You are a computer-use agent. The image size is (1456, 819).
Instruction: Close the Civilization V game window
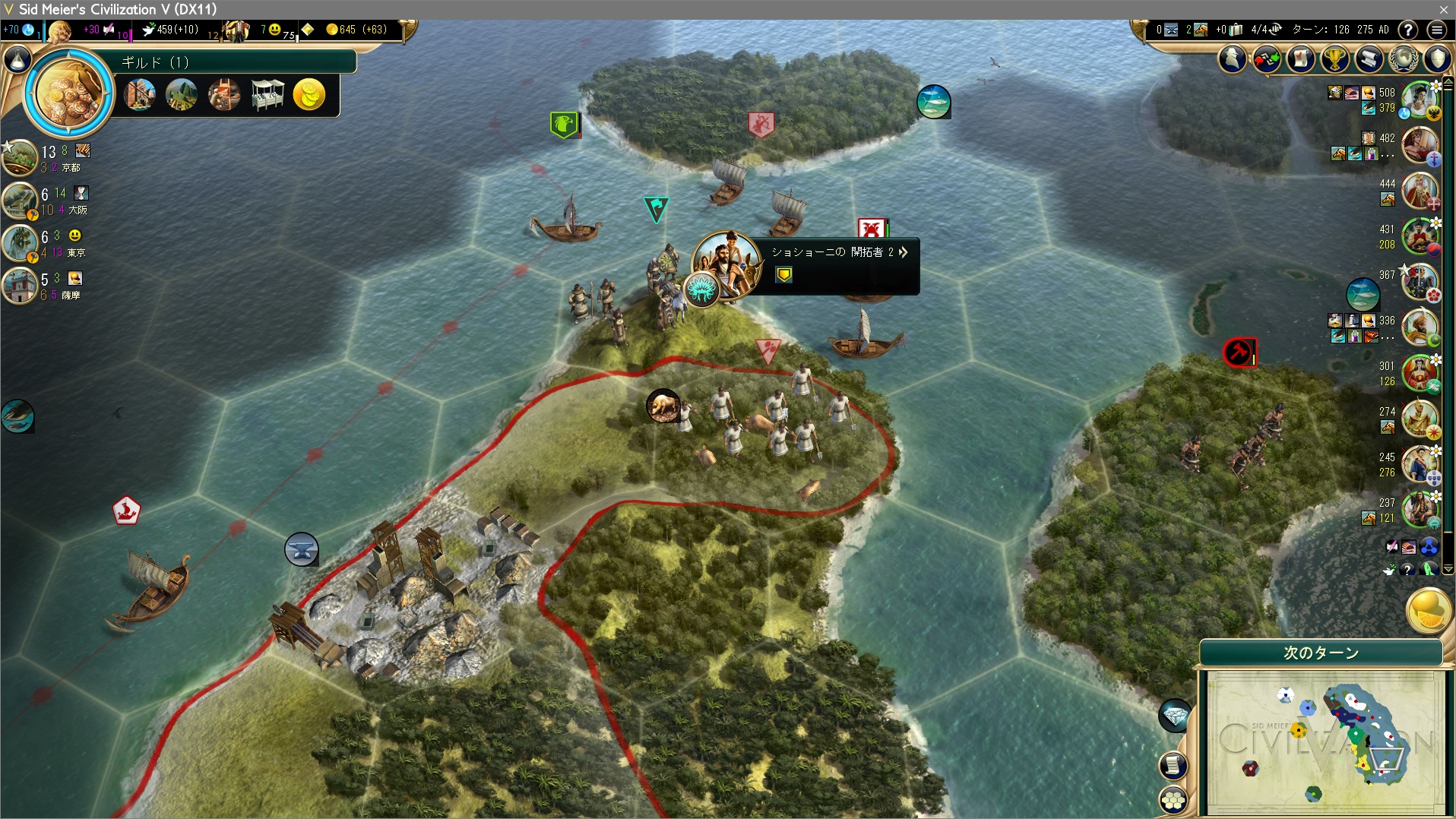(1443, 9)
